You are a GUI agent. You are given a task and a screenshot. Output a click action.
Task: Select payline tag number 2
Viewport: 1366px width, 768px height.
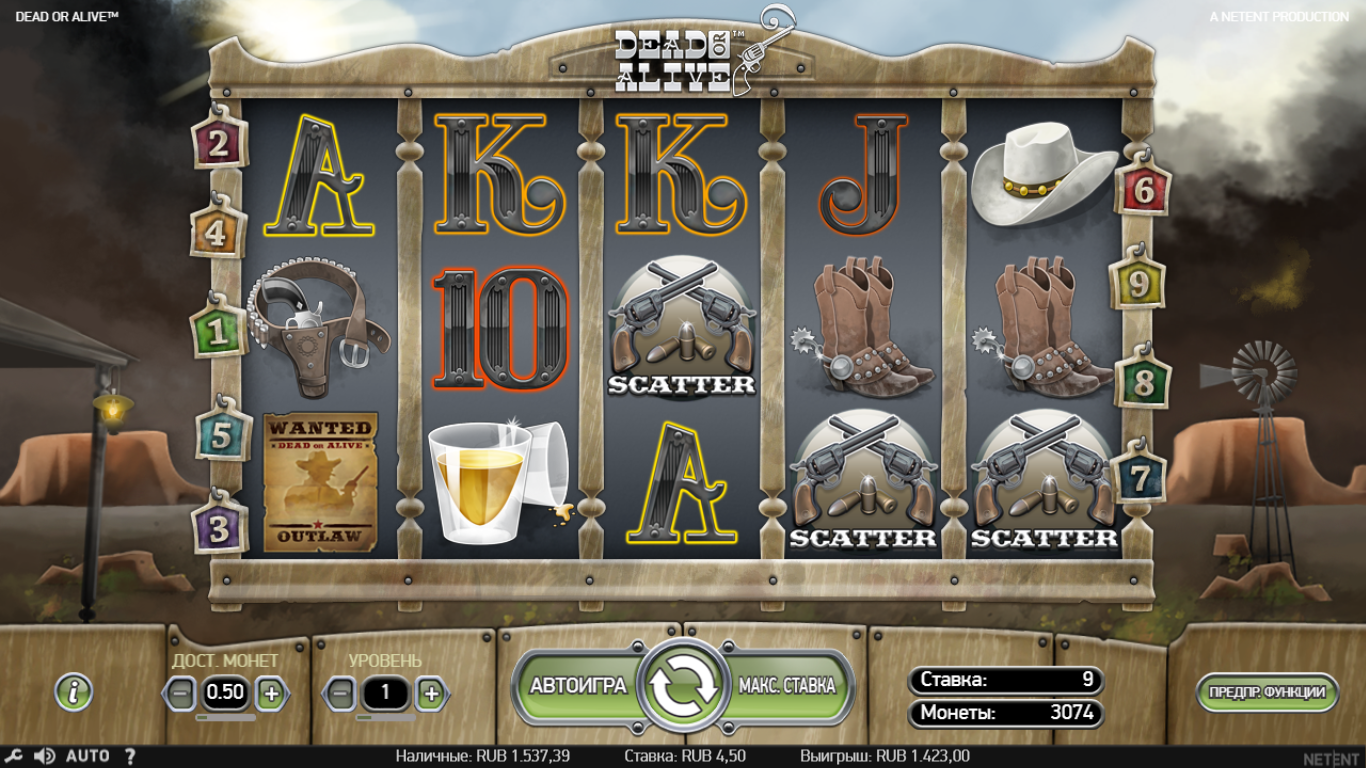pos(219,144)
